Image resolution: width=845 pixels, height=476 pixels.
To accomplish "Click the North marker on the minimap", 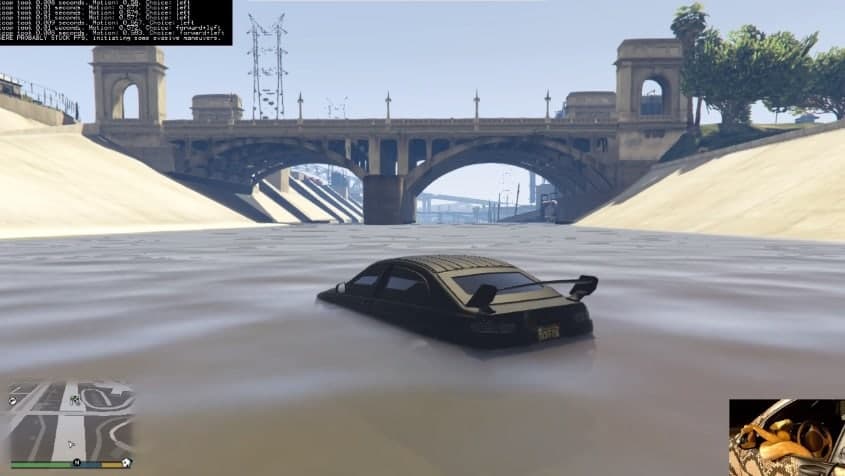I will pos(77,463).
